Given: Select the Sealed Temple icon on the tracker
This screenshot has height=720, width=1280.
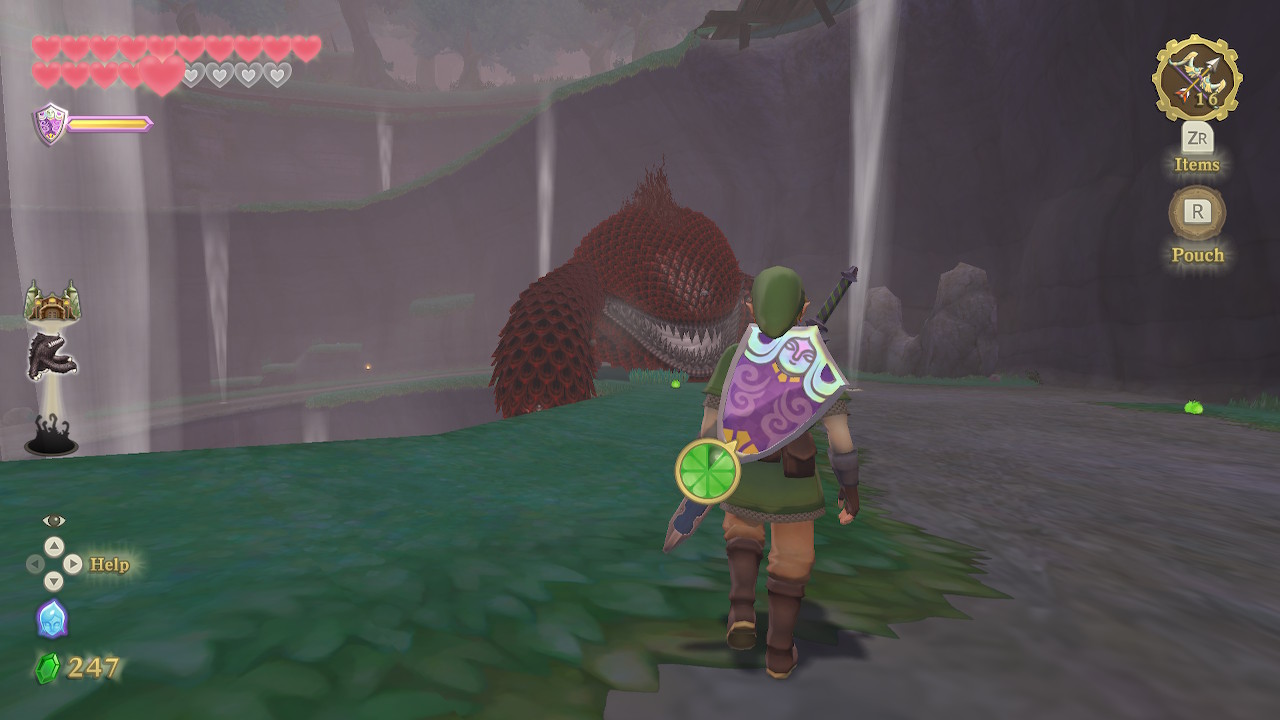Looking at the screenshot, I should (x=52, y=300).
